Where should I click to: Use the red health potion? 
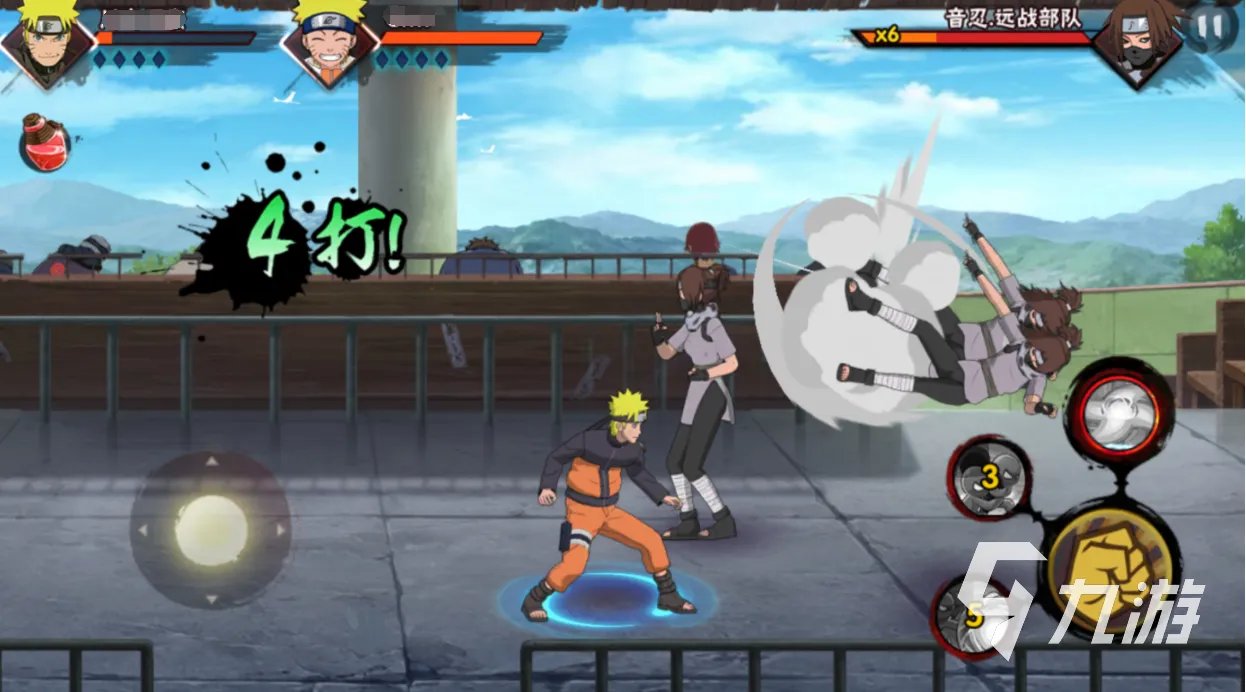[x=45, y=142]
